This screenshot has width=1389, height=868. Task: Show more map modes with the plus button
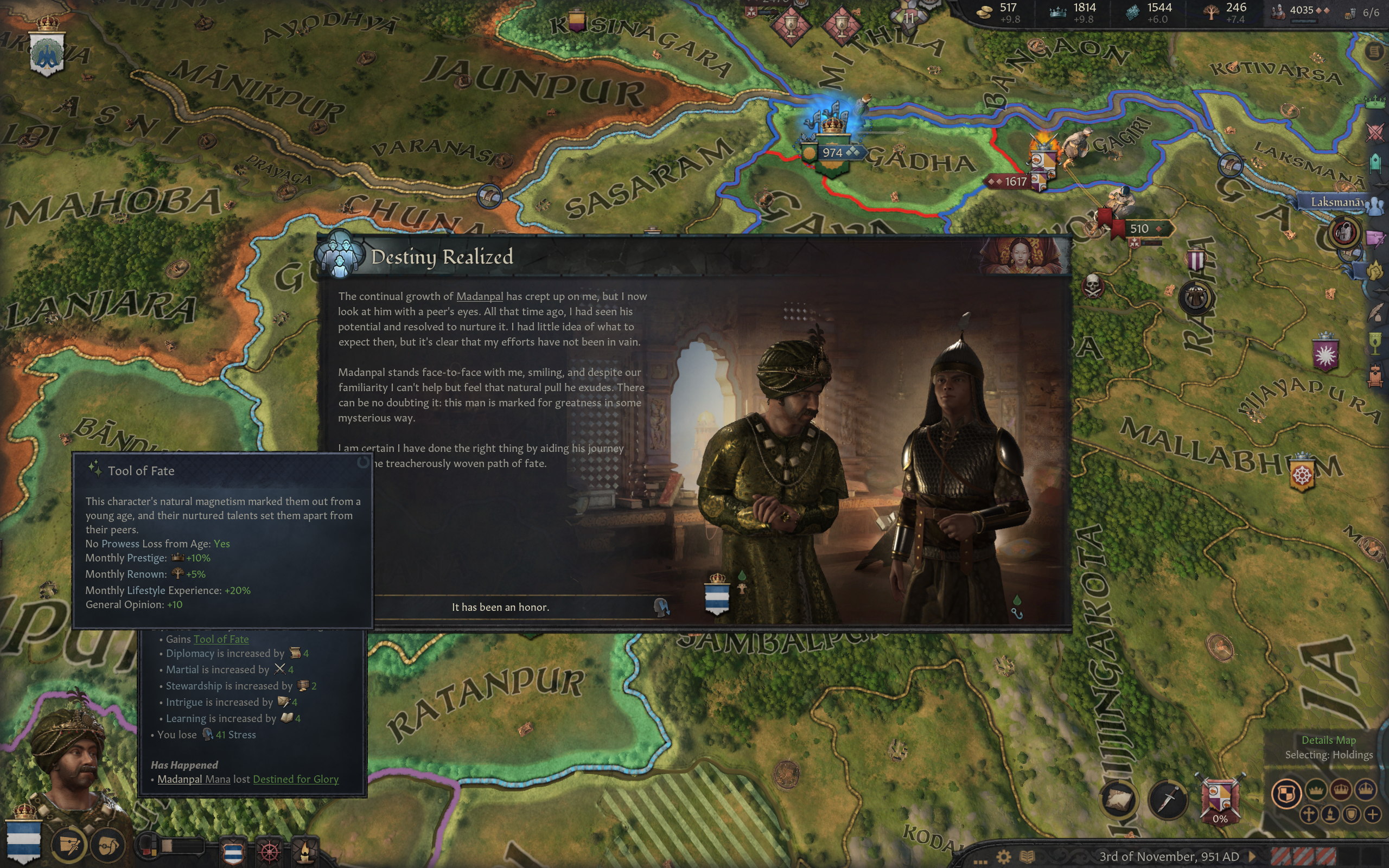tap(1372, 814)
